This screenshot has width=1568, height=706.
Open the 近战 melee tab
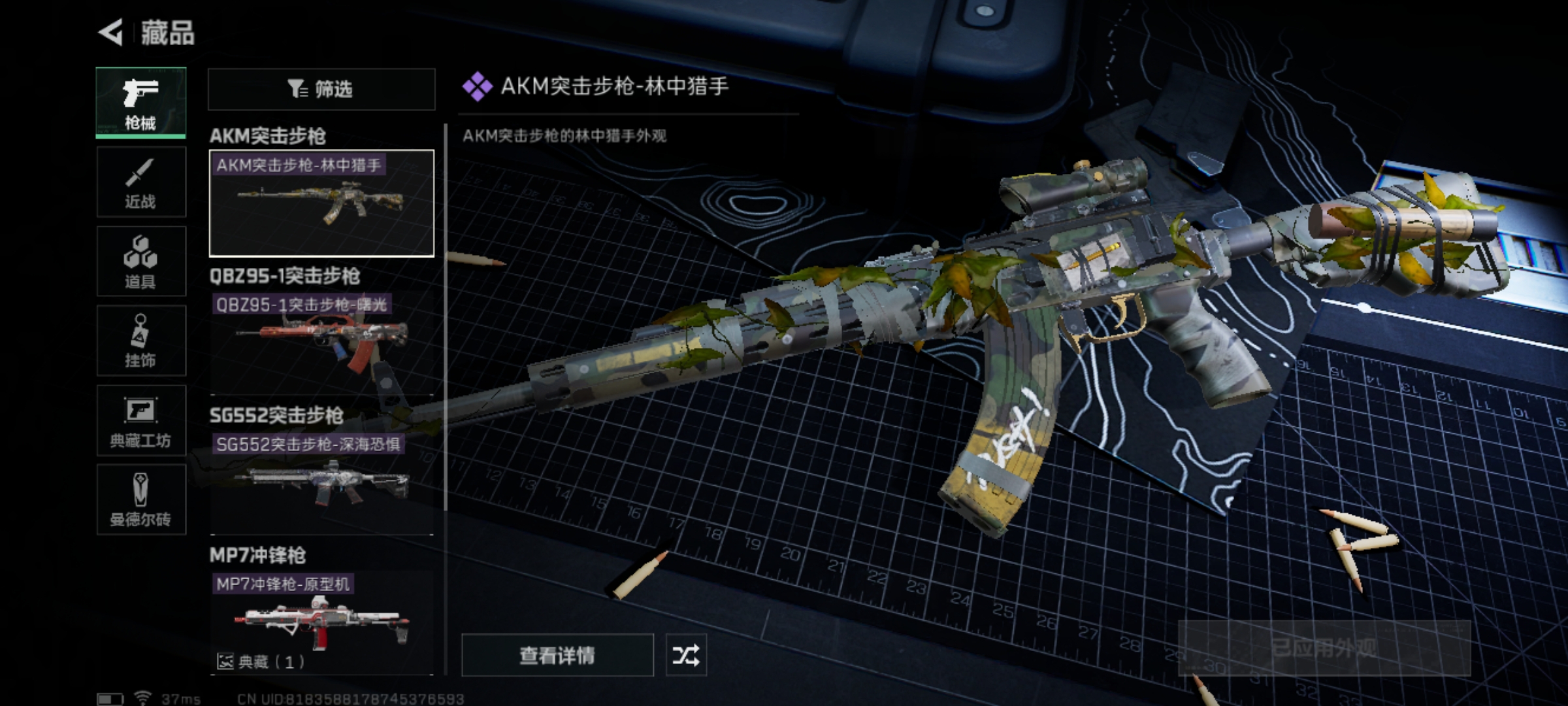click(x=140, y=182)
